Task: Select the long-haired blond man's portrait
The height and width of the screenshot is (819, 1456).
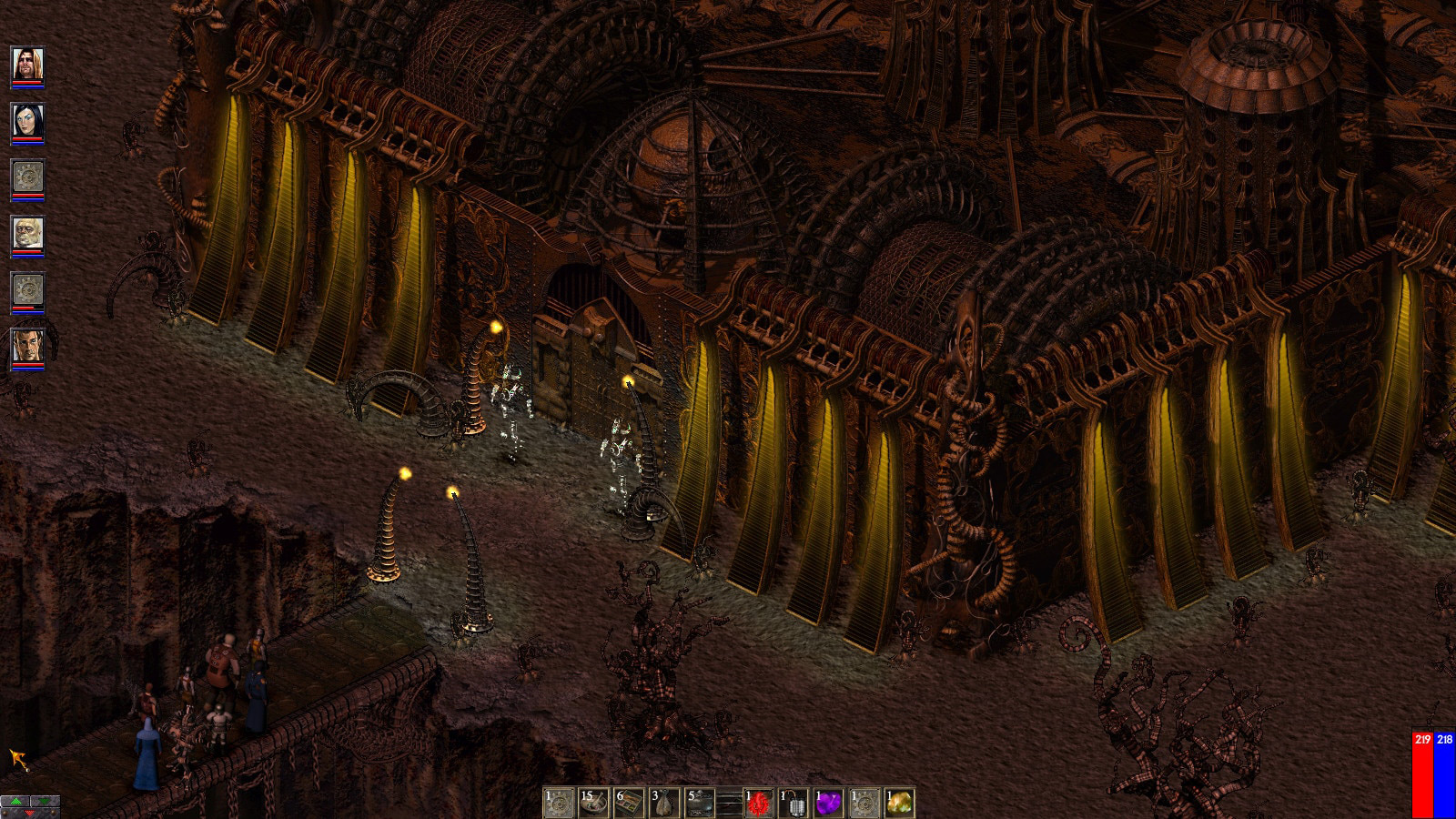Action: (x=27, y=64)
